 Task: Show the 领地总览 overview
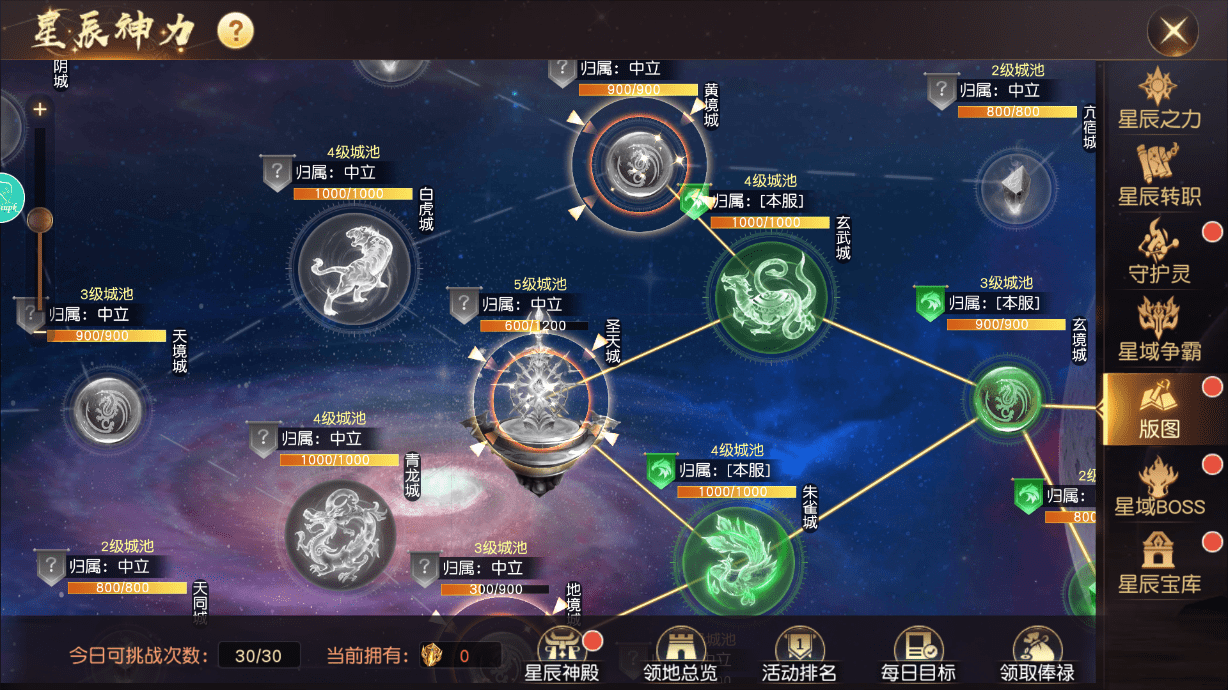(x=680, y=655)
